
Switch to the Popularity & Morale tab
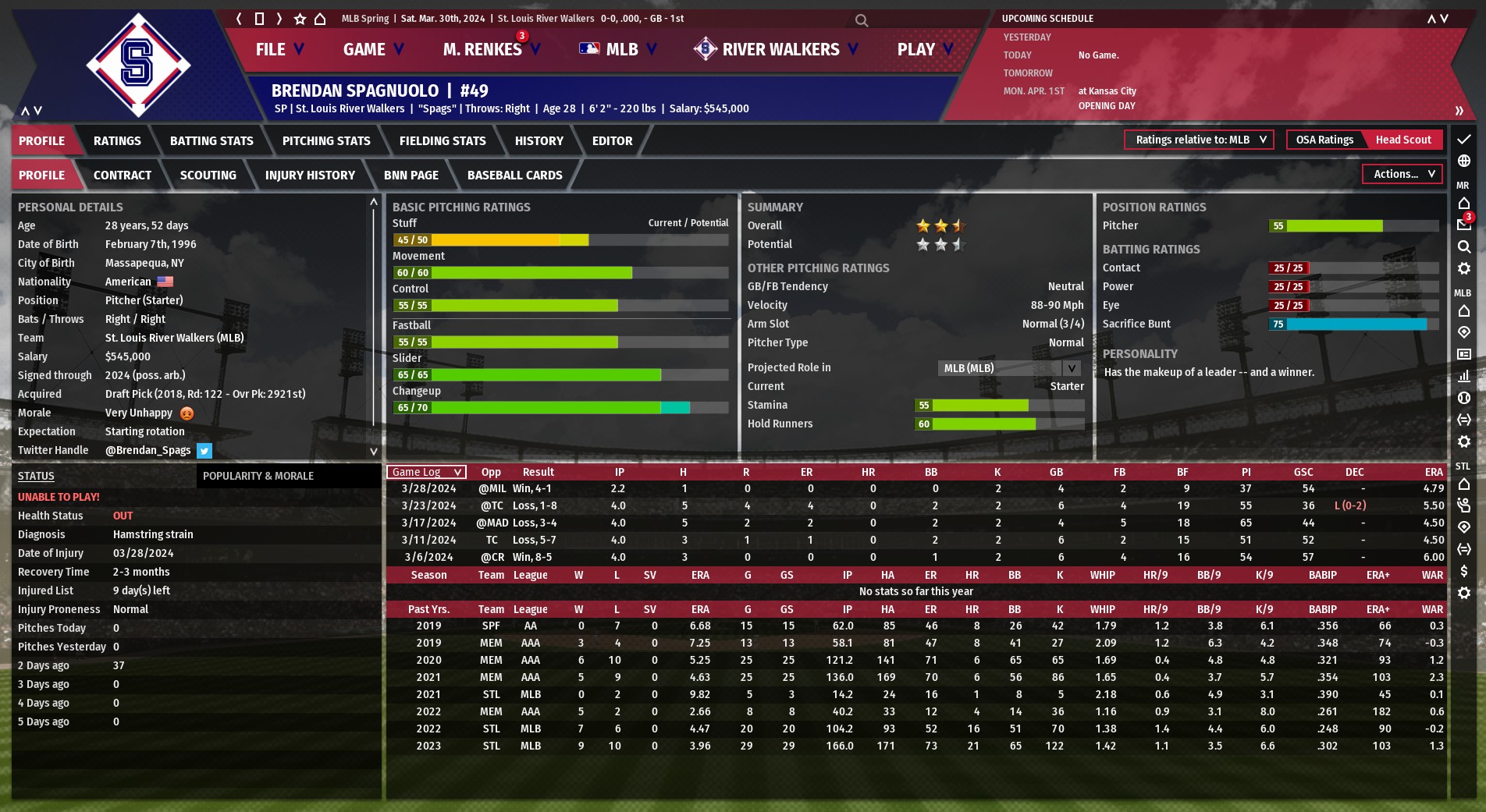[258, 476]
